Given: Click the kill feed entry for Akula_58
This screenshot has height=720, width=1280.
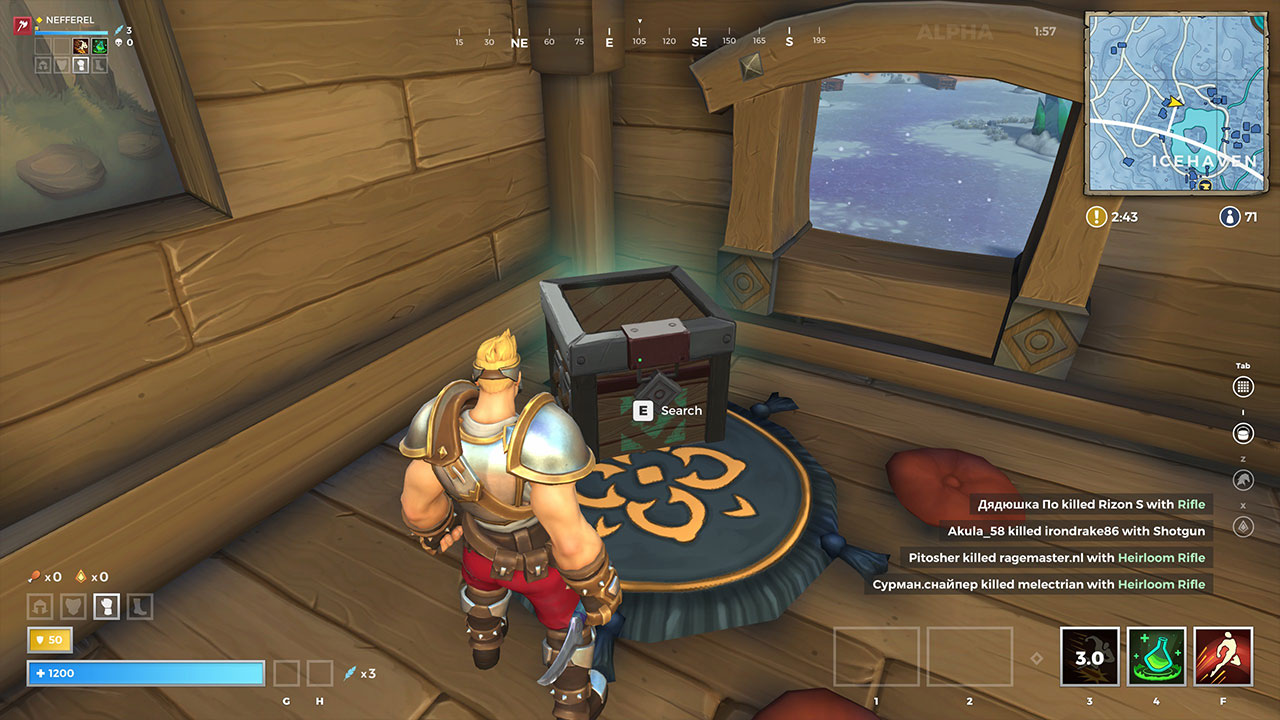Looking at the screenshot, I should tap(1077, 531).
